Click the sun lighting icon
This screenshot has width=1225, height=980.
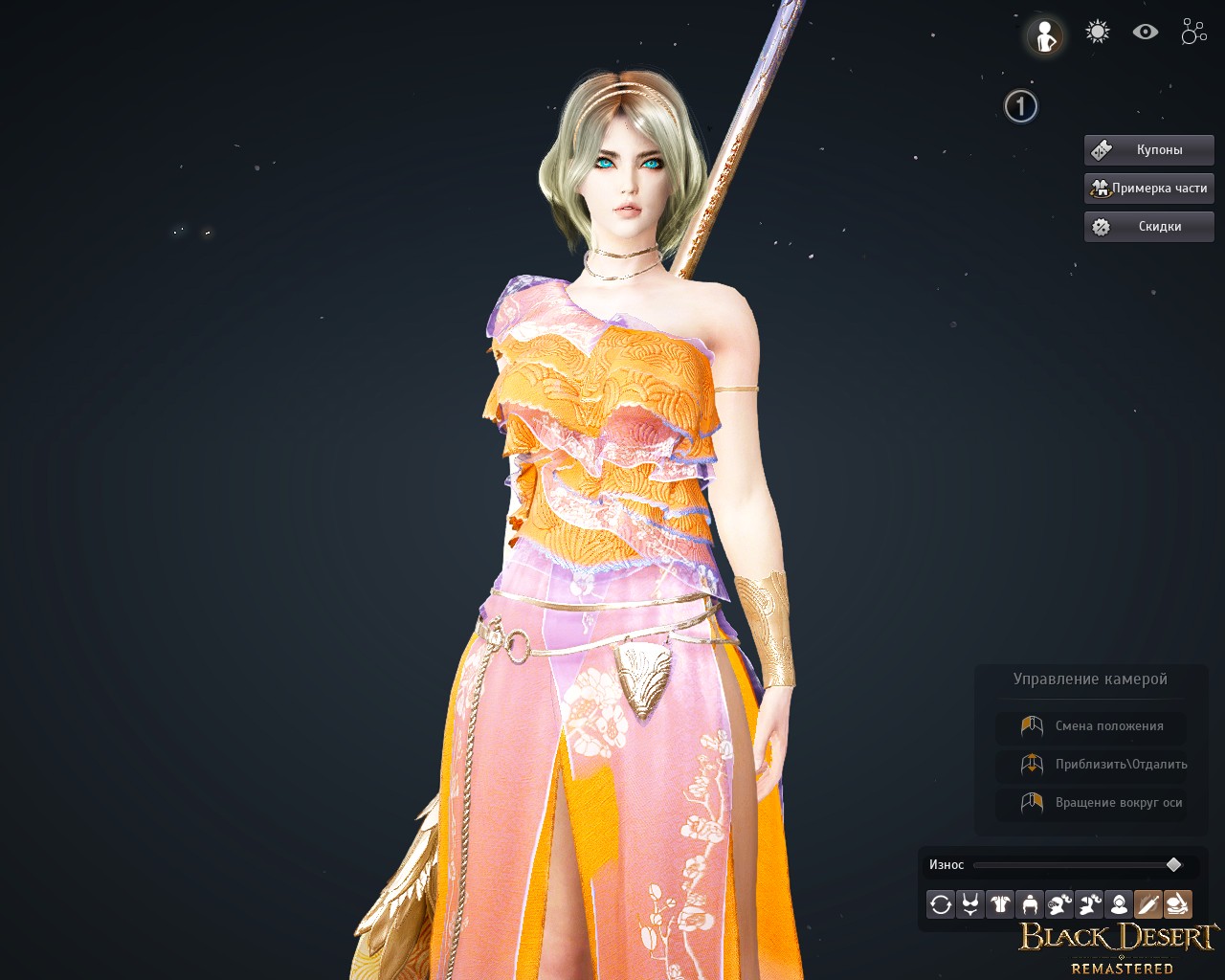pyautogui.click(x=1097, y=33)
